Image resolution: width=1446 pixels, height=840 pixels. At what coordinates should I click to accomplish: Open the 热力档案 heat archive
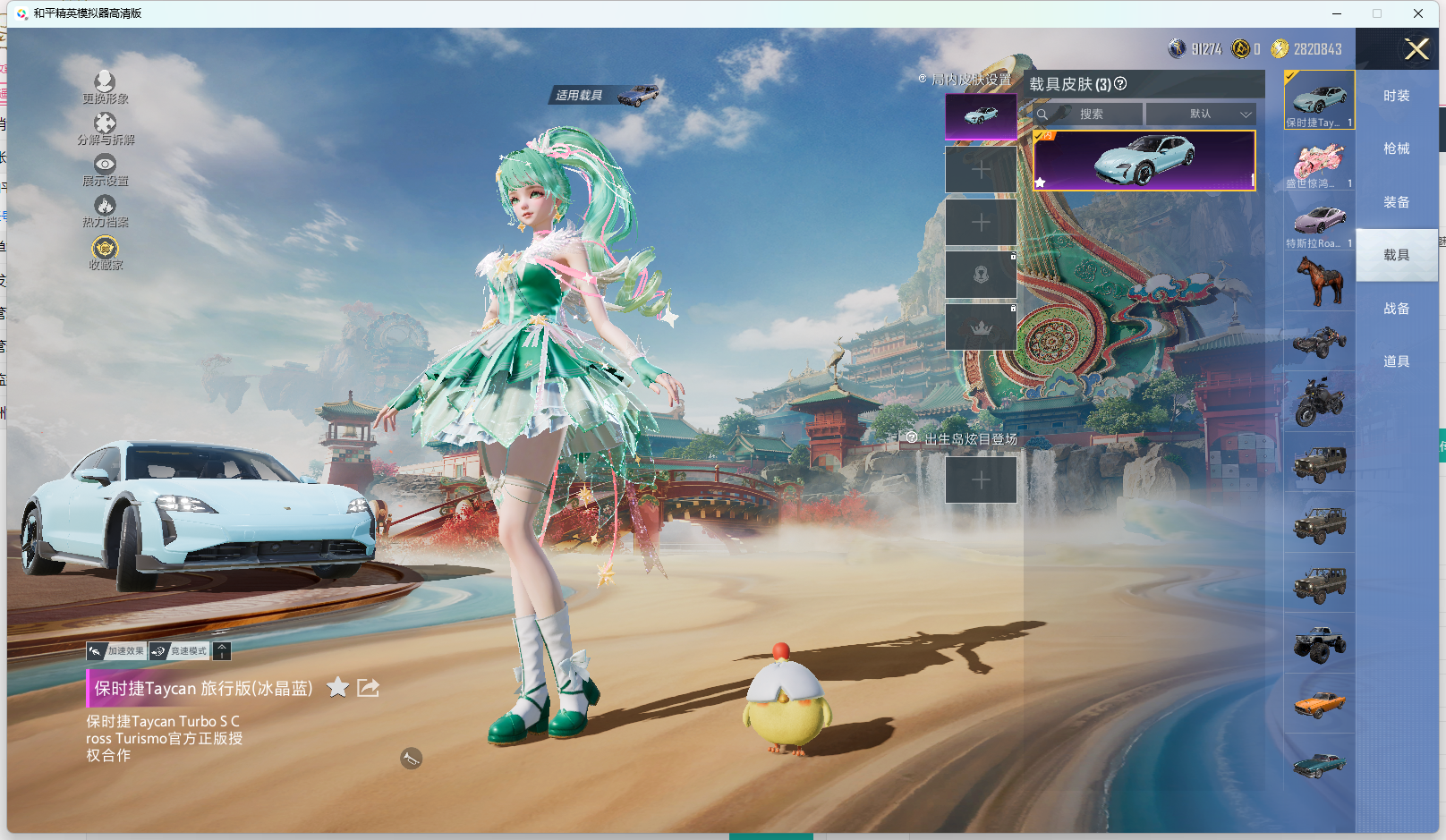click(x=105, y=211)
